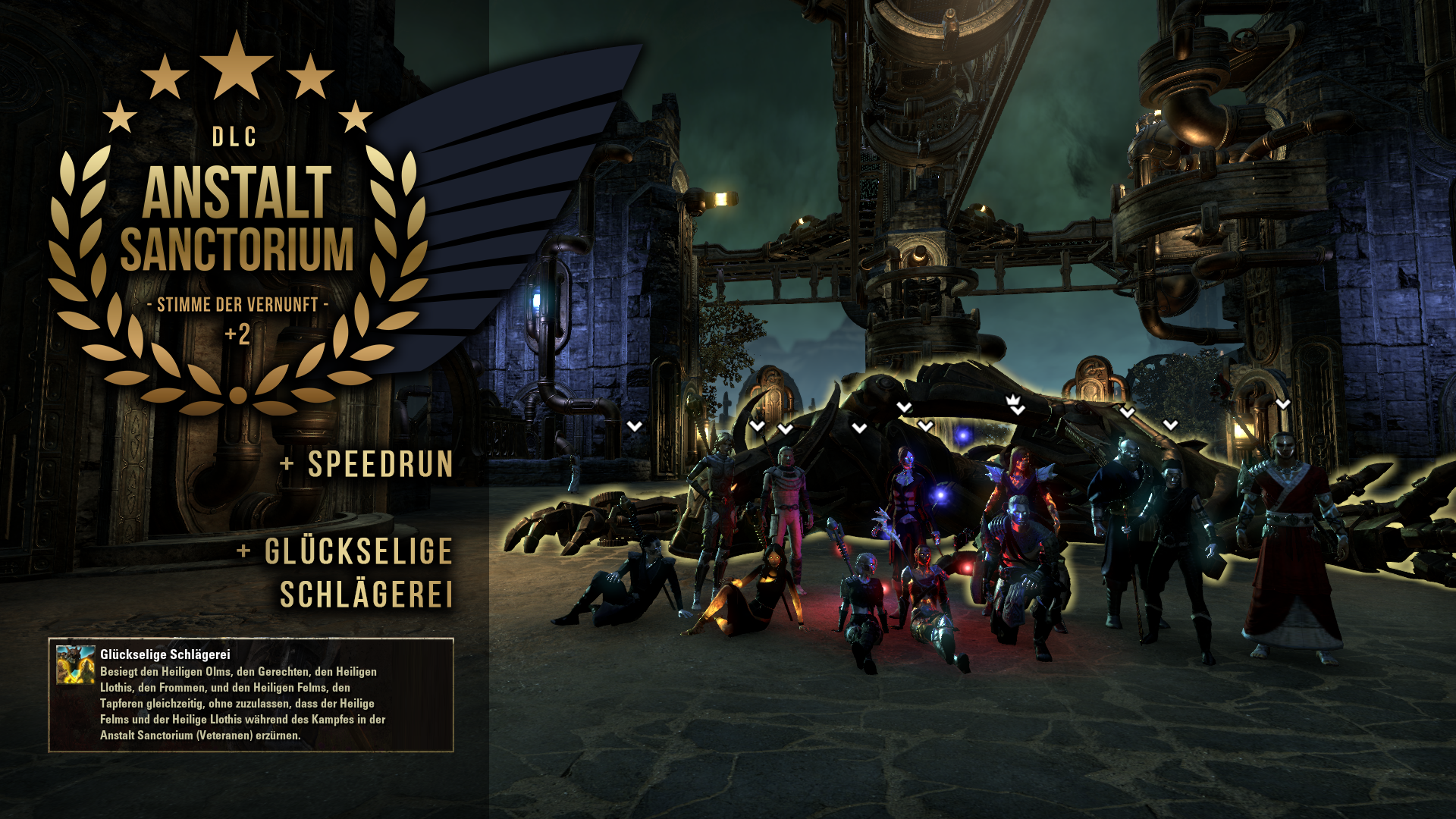1456x819 pixels.
Task: Click the Glückselige Schlägerei achievement icon
Action: pyautogui.click(x=75, y=664)
